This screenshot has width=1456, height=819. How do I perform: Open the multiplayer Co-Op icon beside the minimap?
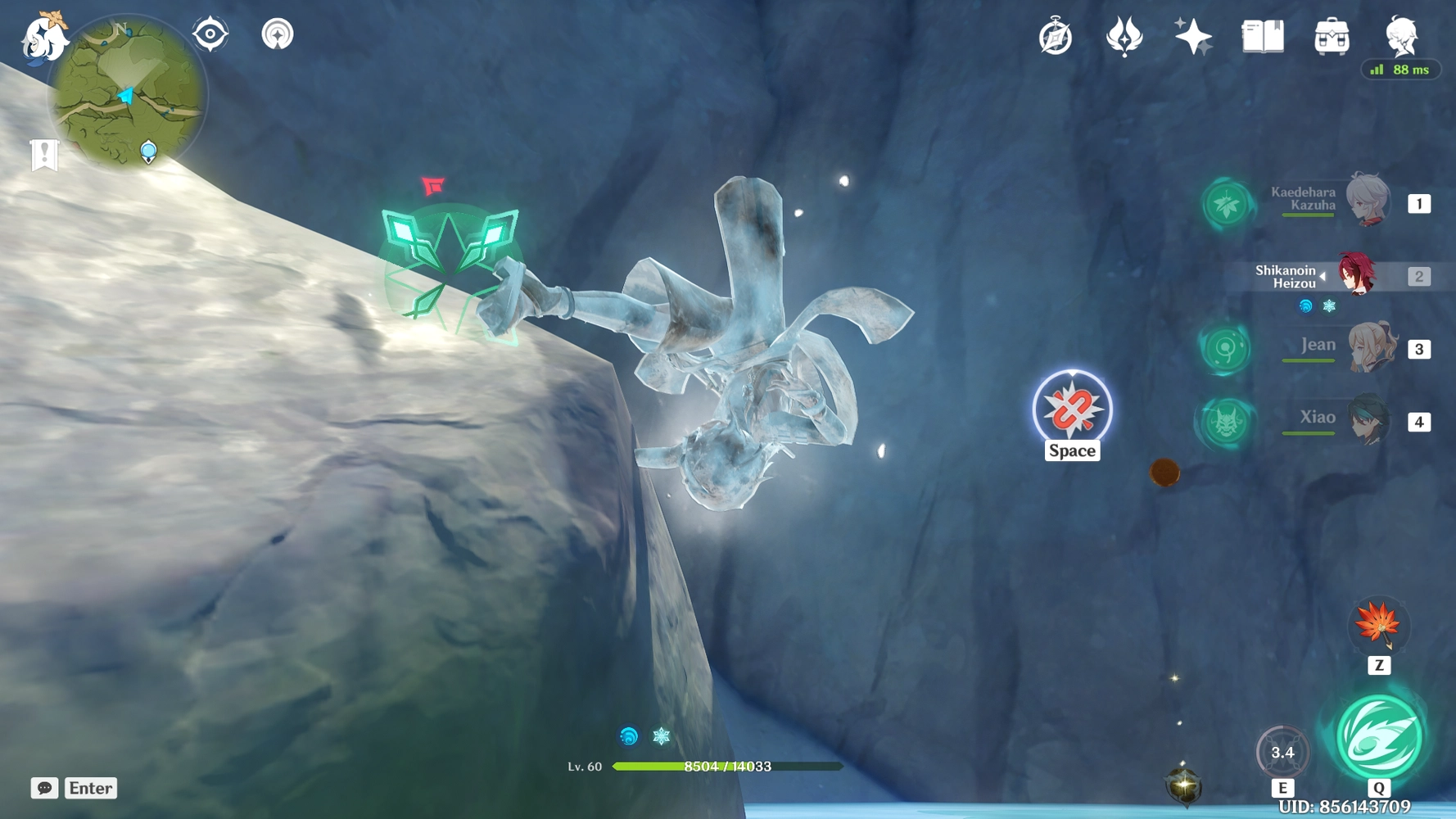click(x=278, y=34)
